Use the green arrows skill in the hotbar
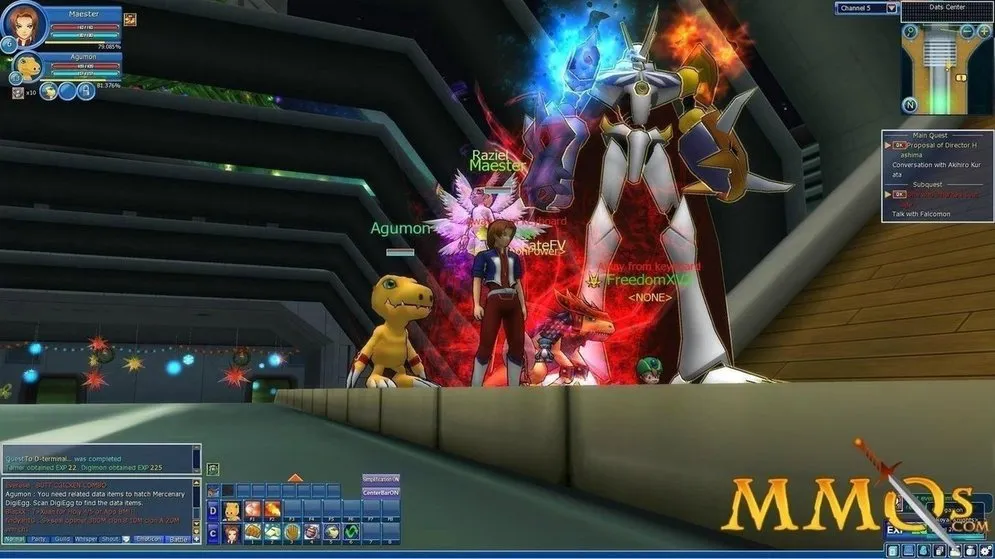 pyautogui.click(x=351, y=532)
